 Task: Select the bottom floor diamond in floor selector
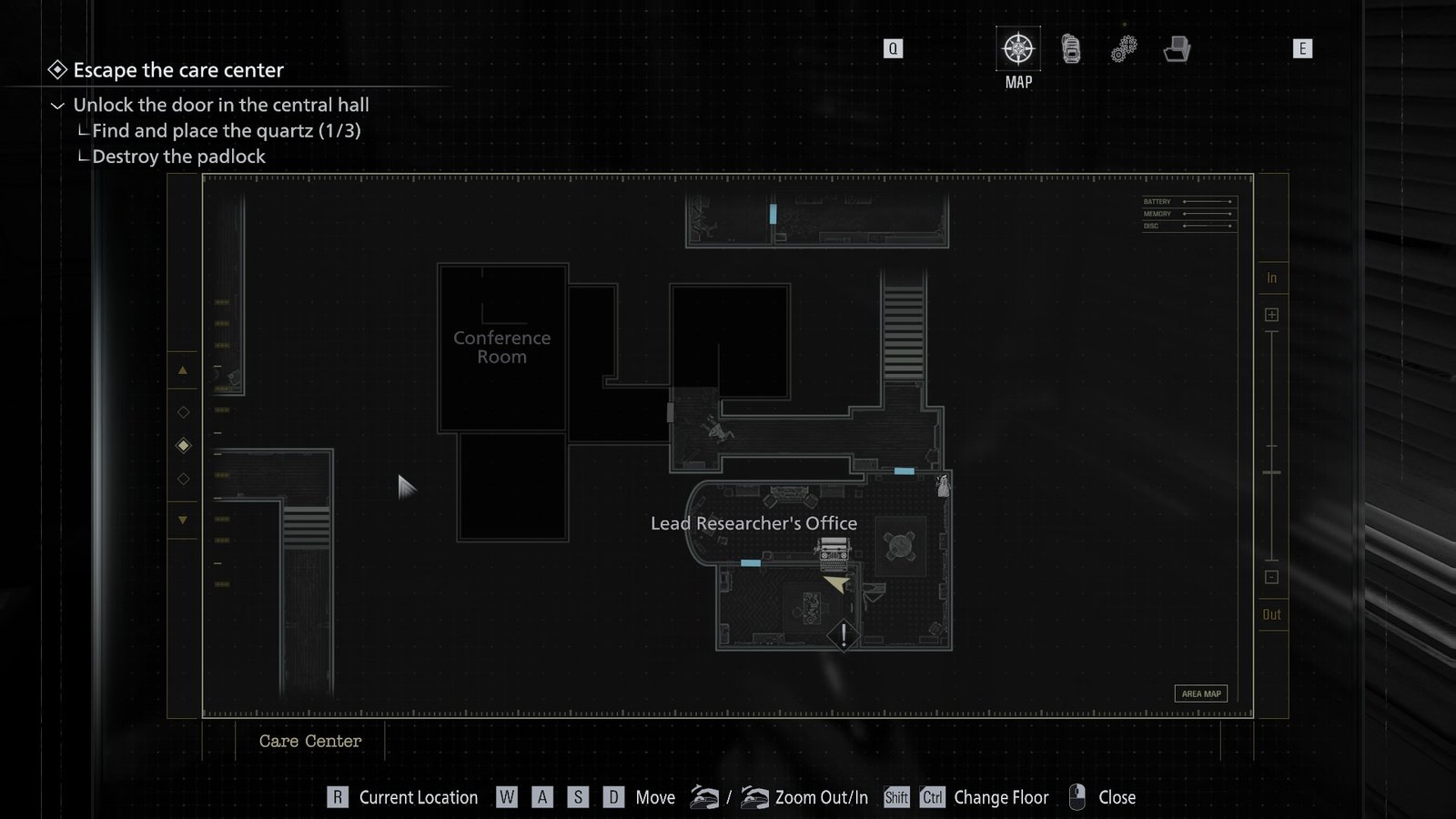[x=183, y=478]
